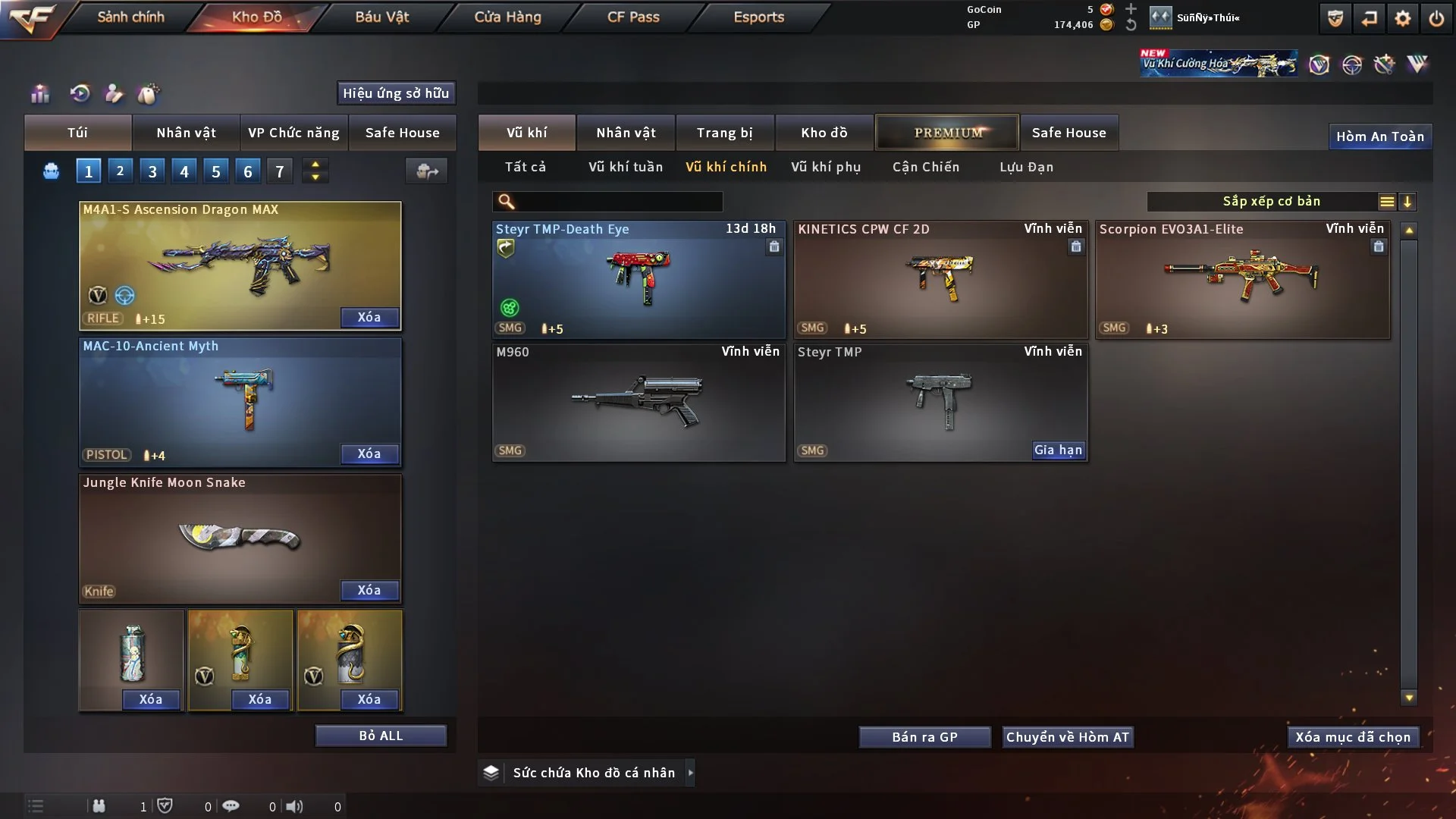Remove the MAC-10-Ancient Myth pistol with Xóa

click(369, 453)
